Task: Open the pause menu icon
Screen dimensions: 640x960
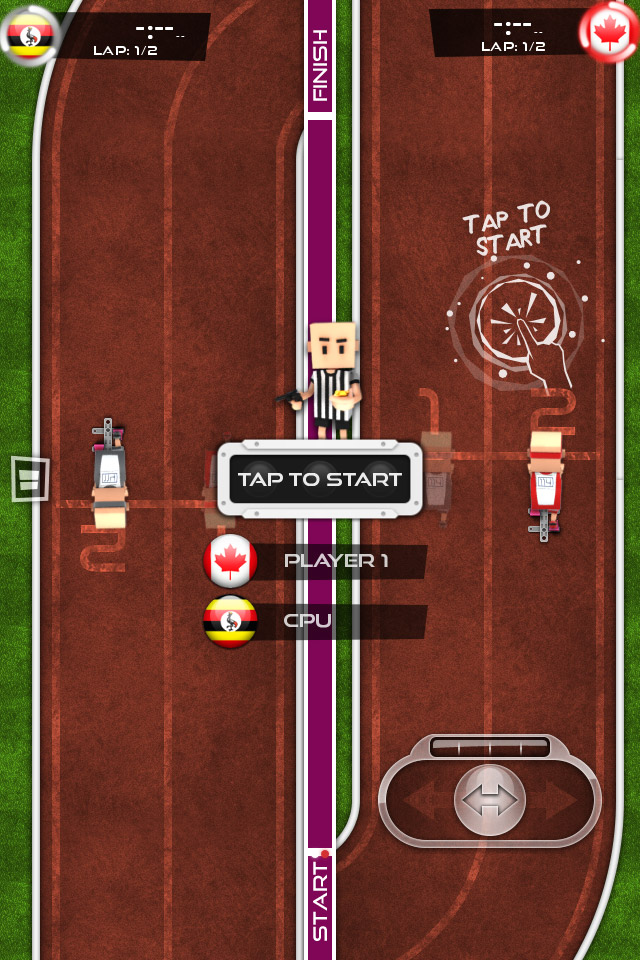Action: tap(29, 478)
